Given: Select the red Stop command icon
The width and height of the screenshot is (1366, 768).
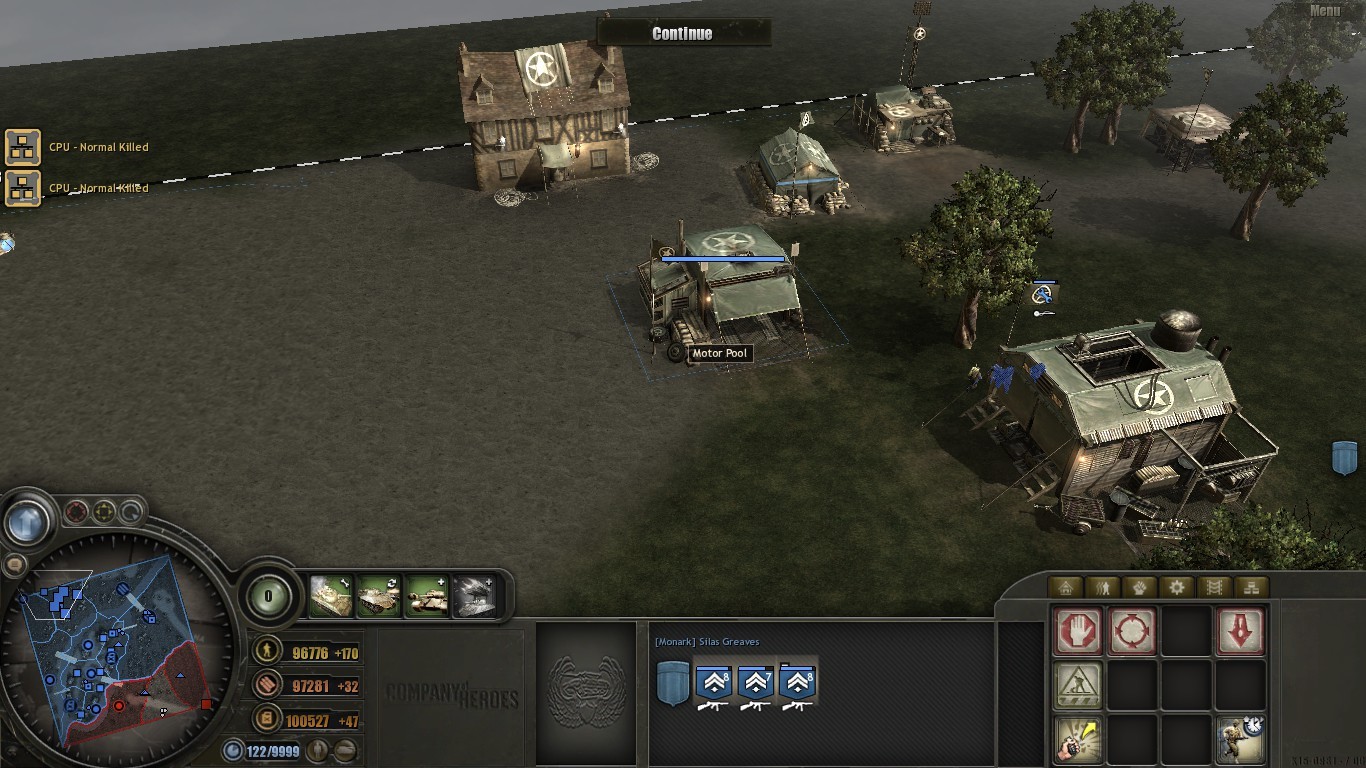Looking at the screenshot, I should tap(1077, 629).
